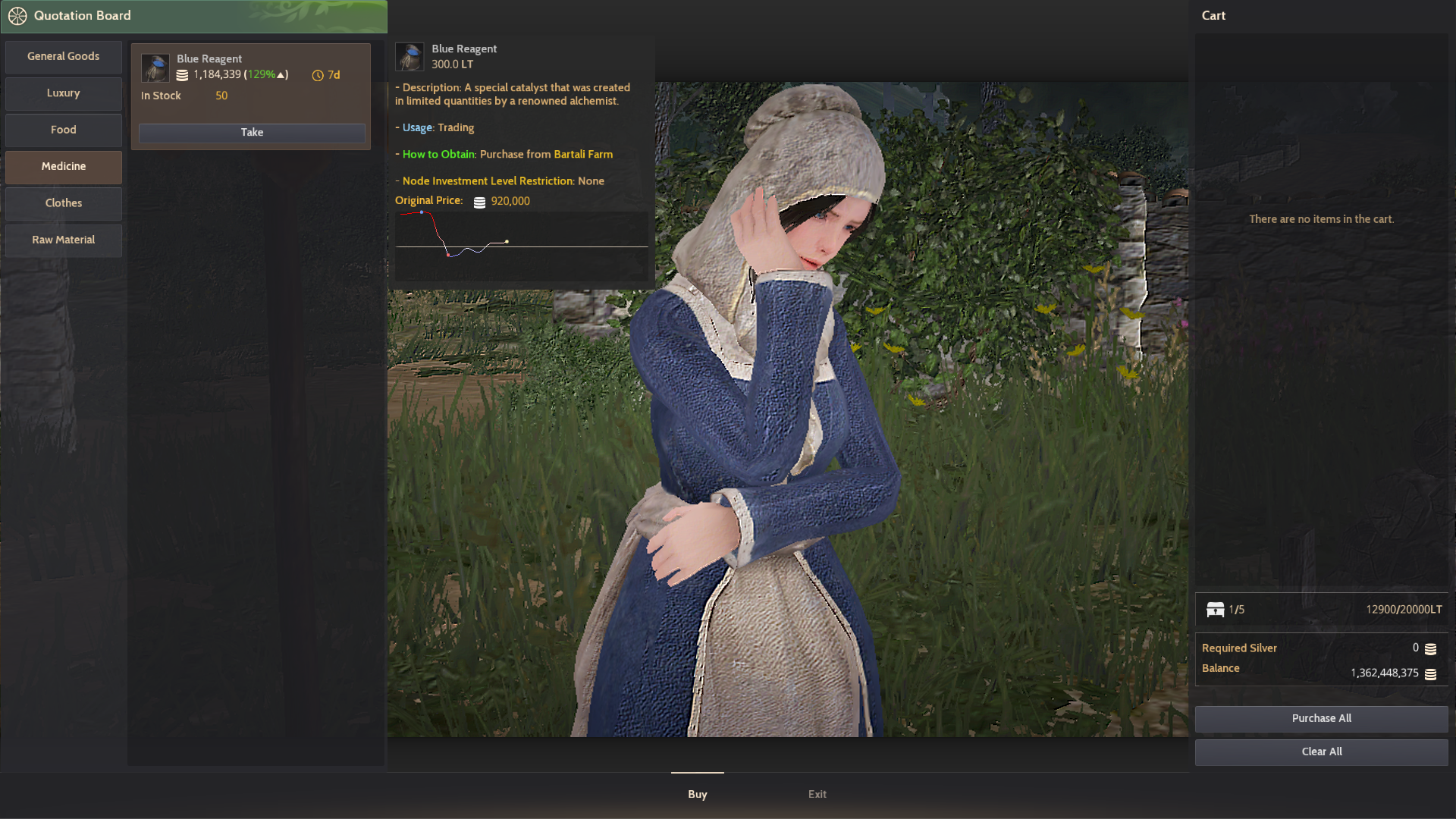The height and width of the screenshot is (819, 1456).
Task: Expand the Clothes category listing
Action: point(63,202)
